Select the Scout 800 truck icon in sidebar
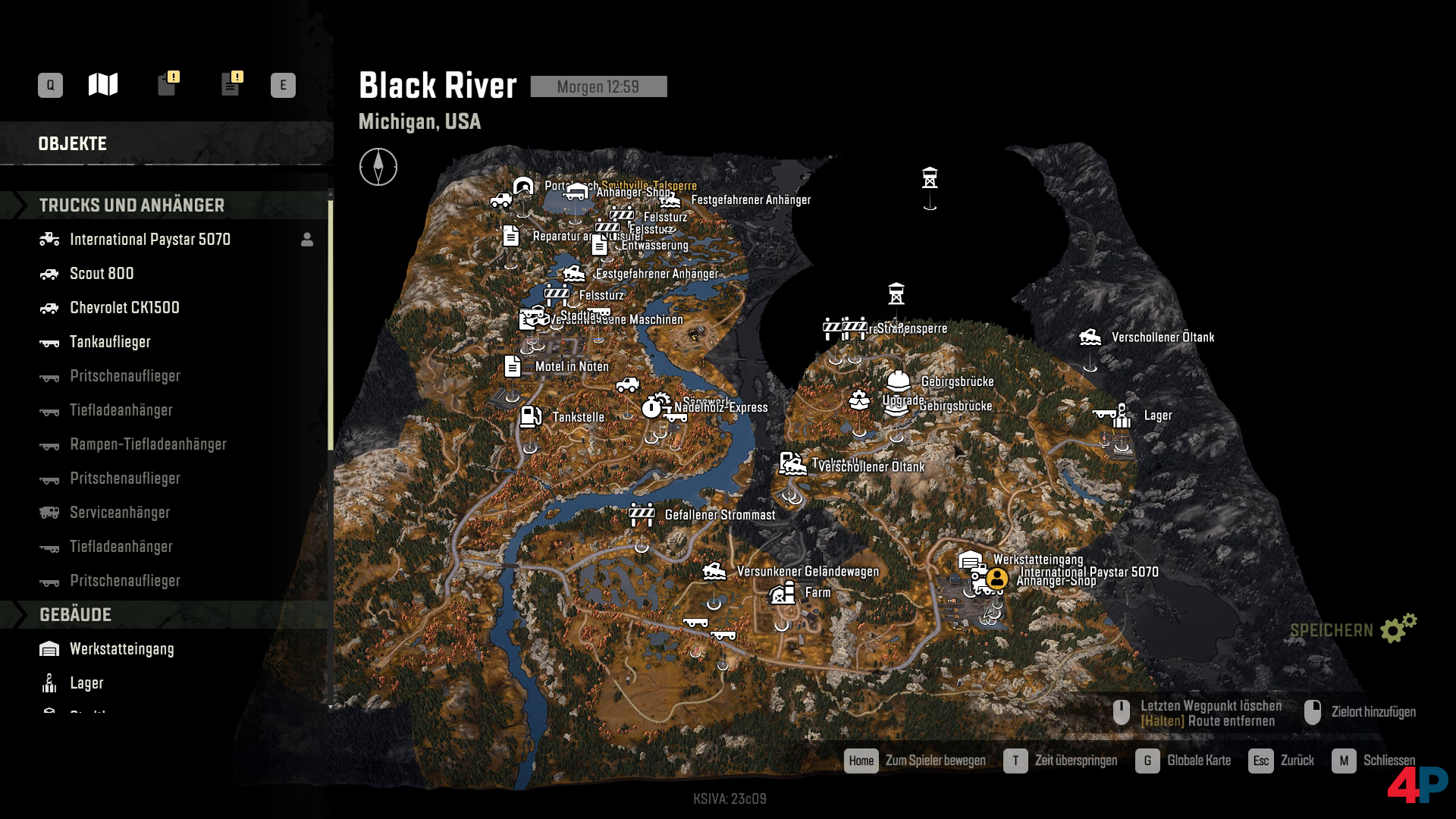Image resolution: width=1456 pixels, height=819 pixels. (x=48, y=274)
